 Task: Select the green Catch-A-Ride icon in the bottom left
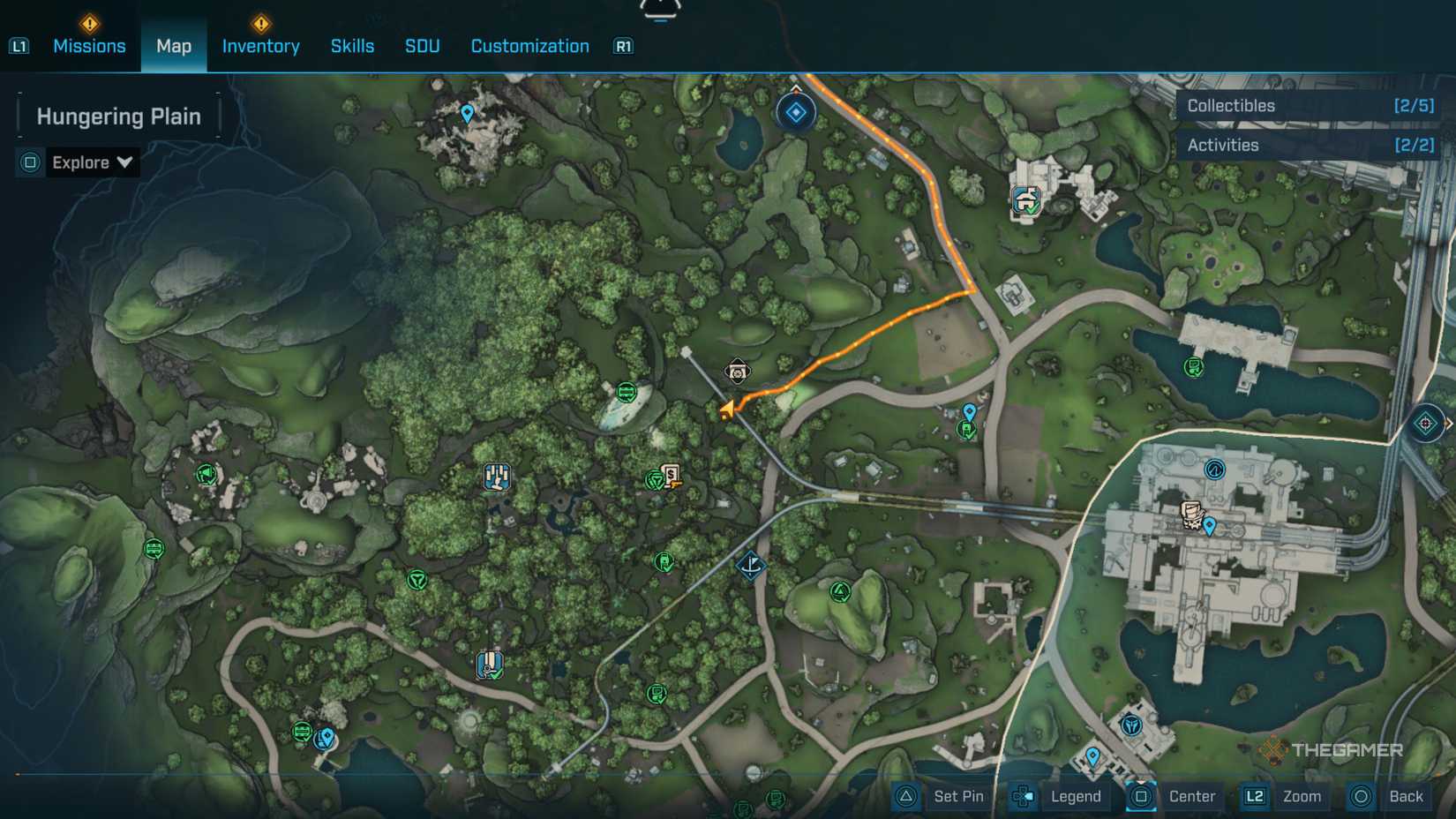[x=301, y=730]
